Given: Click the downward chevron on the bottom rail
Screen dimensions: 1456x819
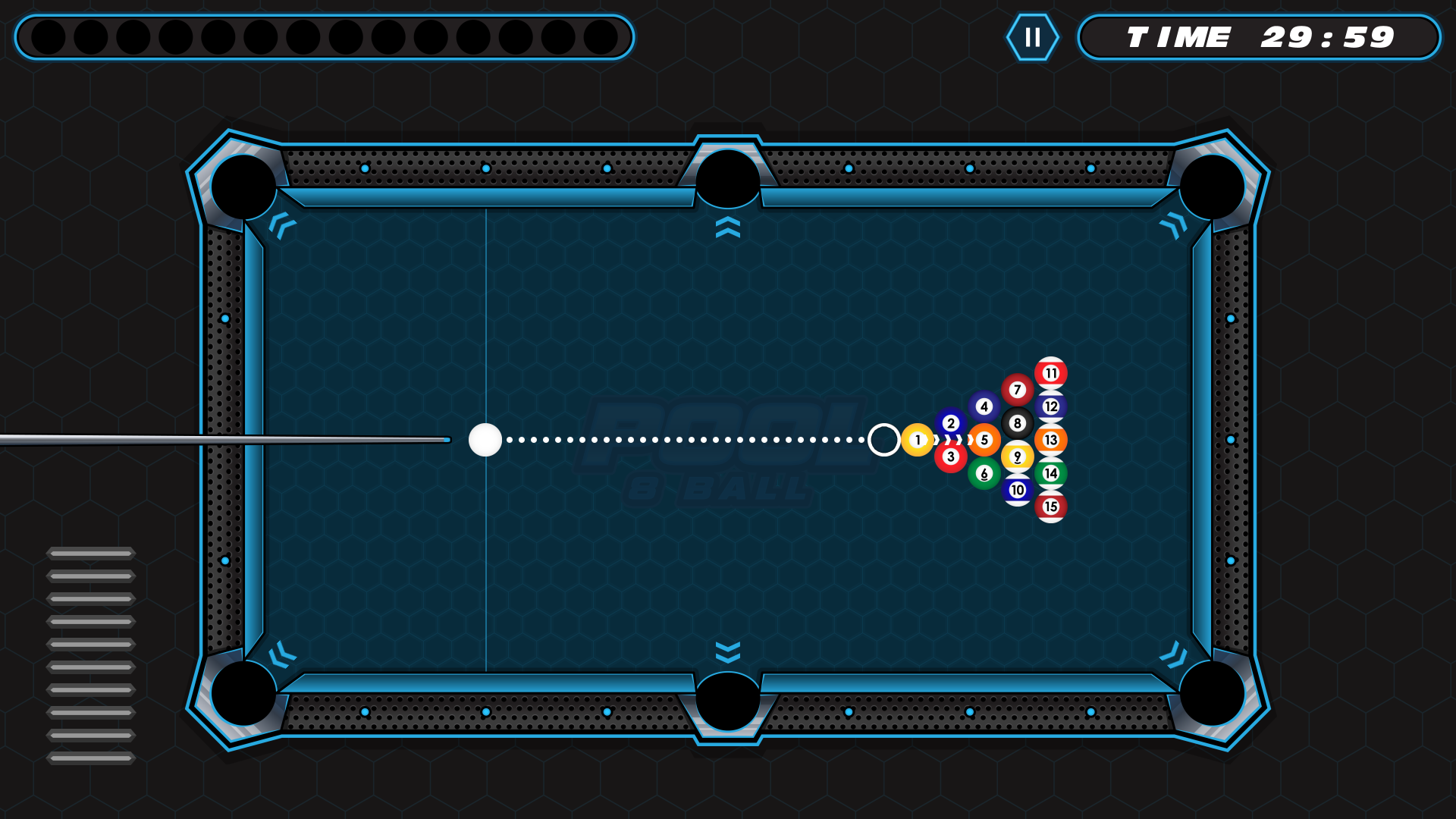Looking at the screenshot, I should (x=728, y=651).
